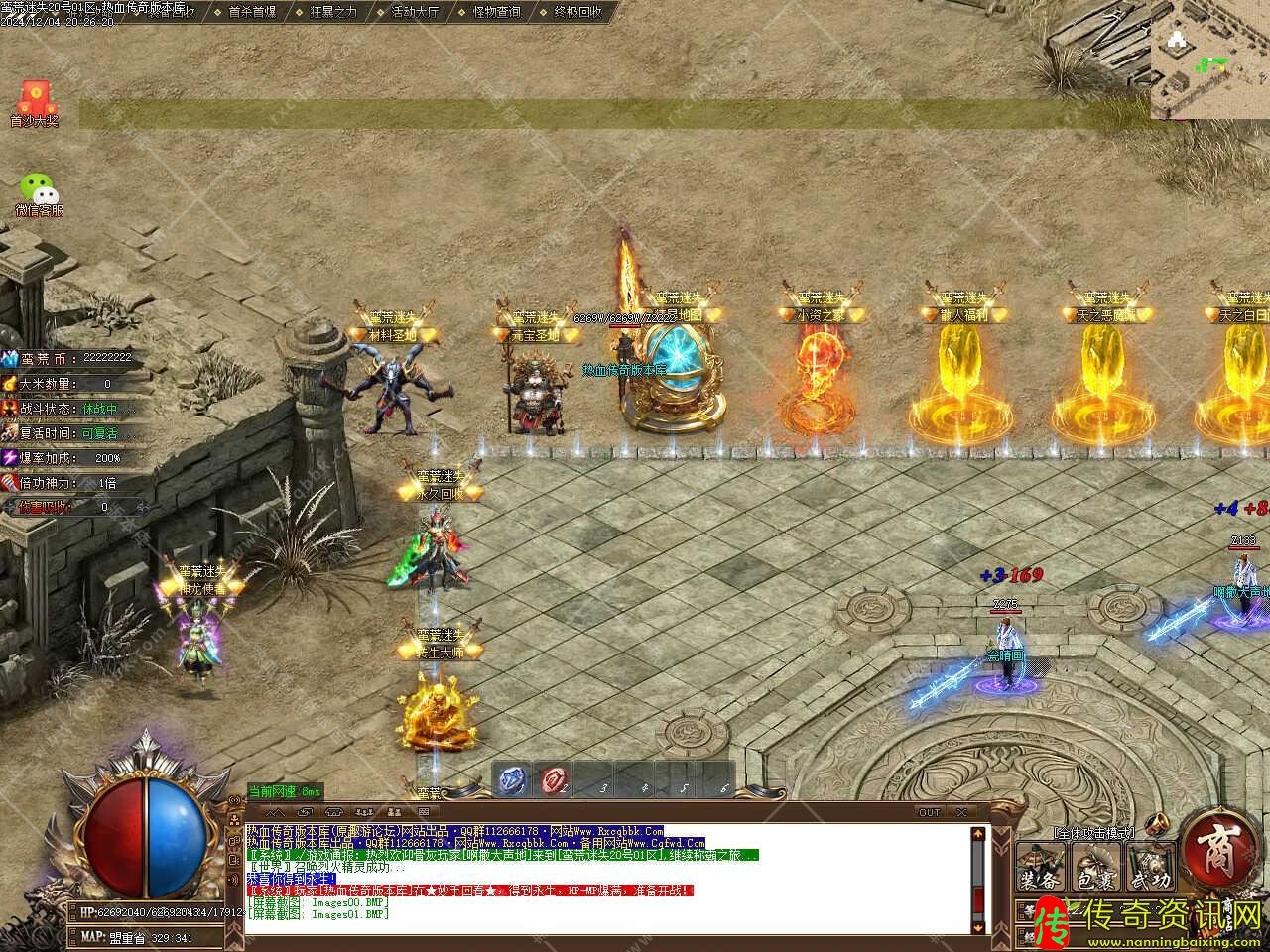
Task: Close the chat panel with X
Action: 961,812
